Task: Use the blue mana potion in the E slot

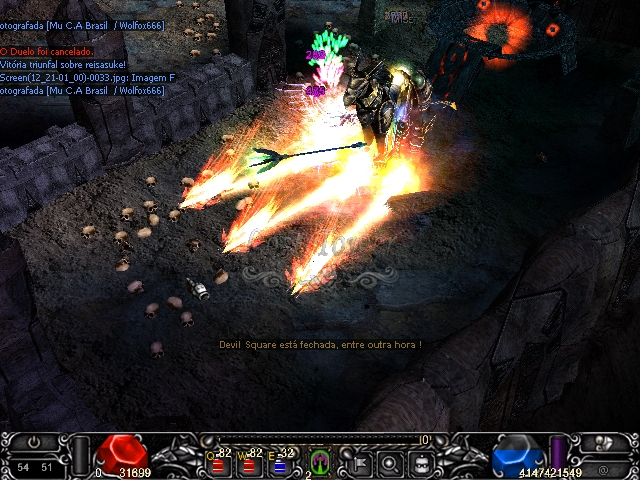Action: click(x=280, y=464)
